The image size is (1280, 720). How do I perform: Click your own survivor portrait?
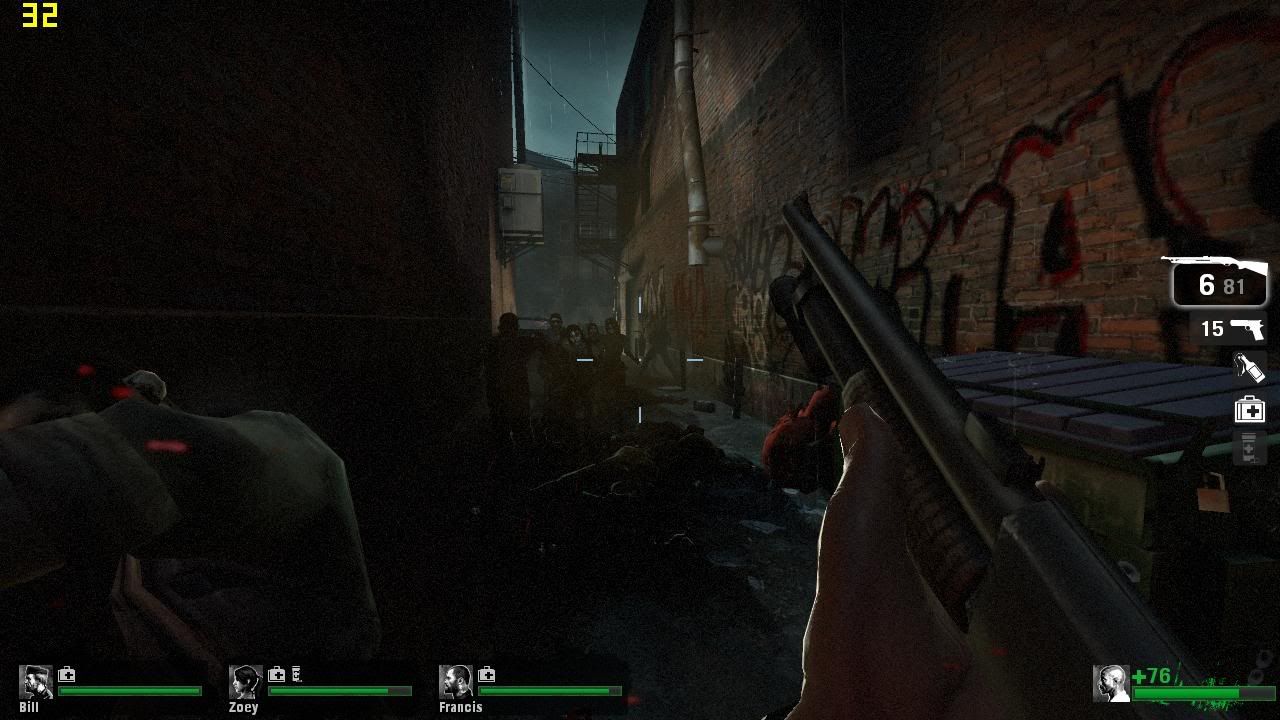[x=1111, y=683]
